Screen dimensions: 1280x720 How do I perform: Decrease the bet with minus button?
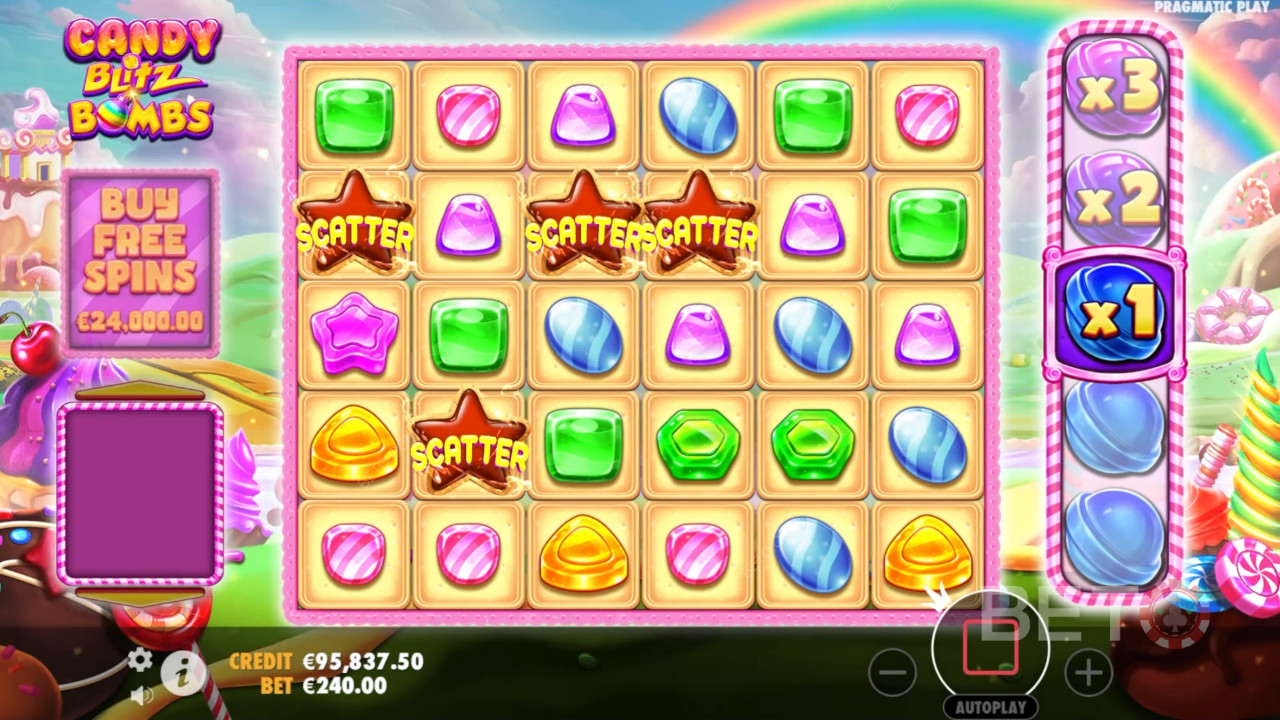click(x=892, y=673)
